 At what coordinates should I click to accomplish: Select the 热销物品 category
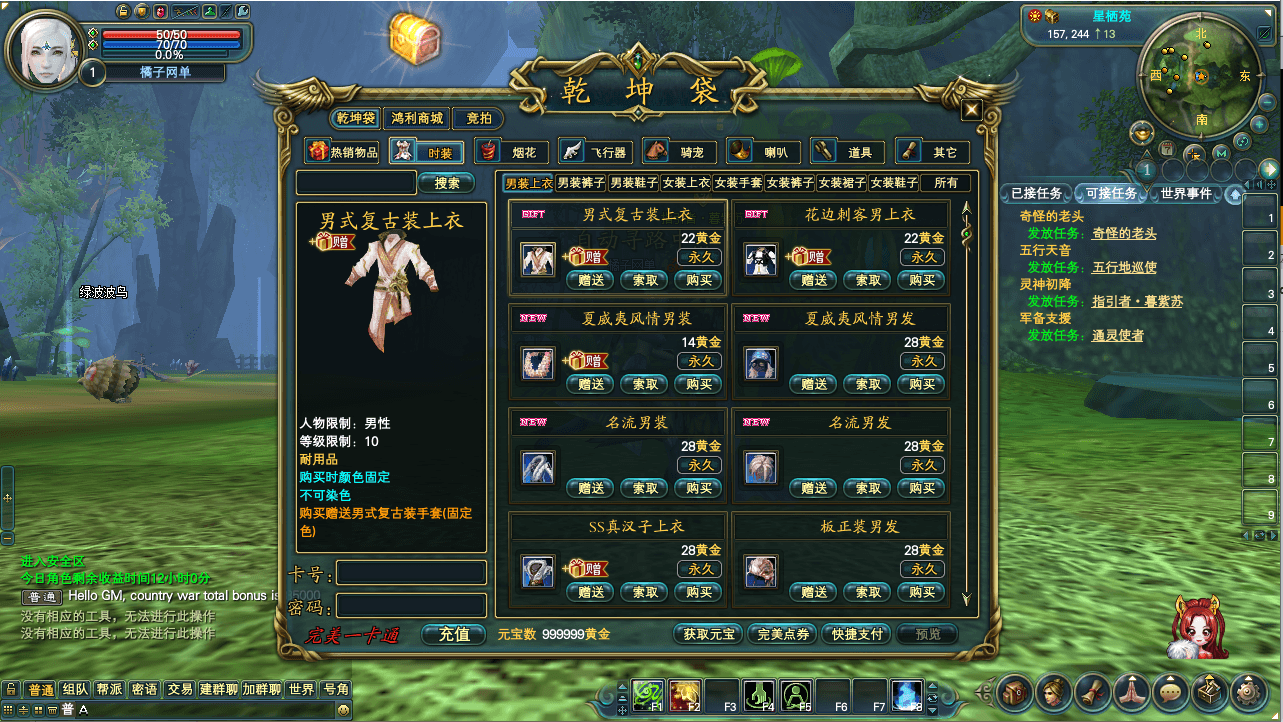click(344, 152)
